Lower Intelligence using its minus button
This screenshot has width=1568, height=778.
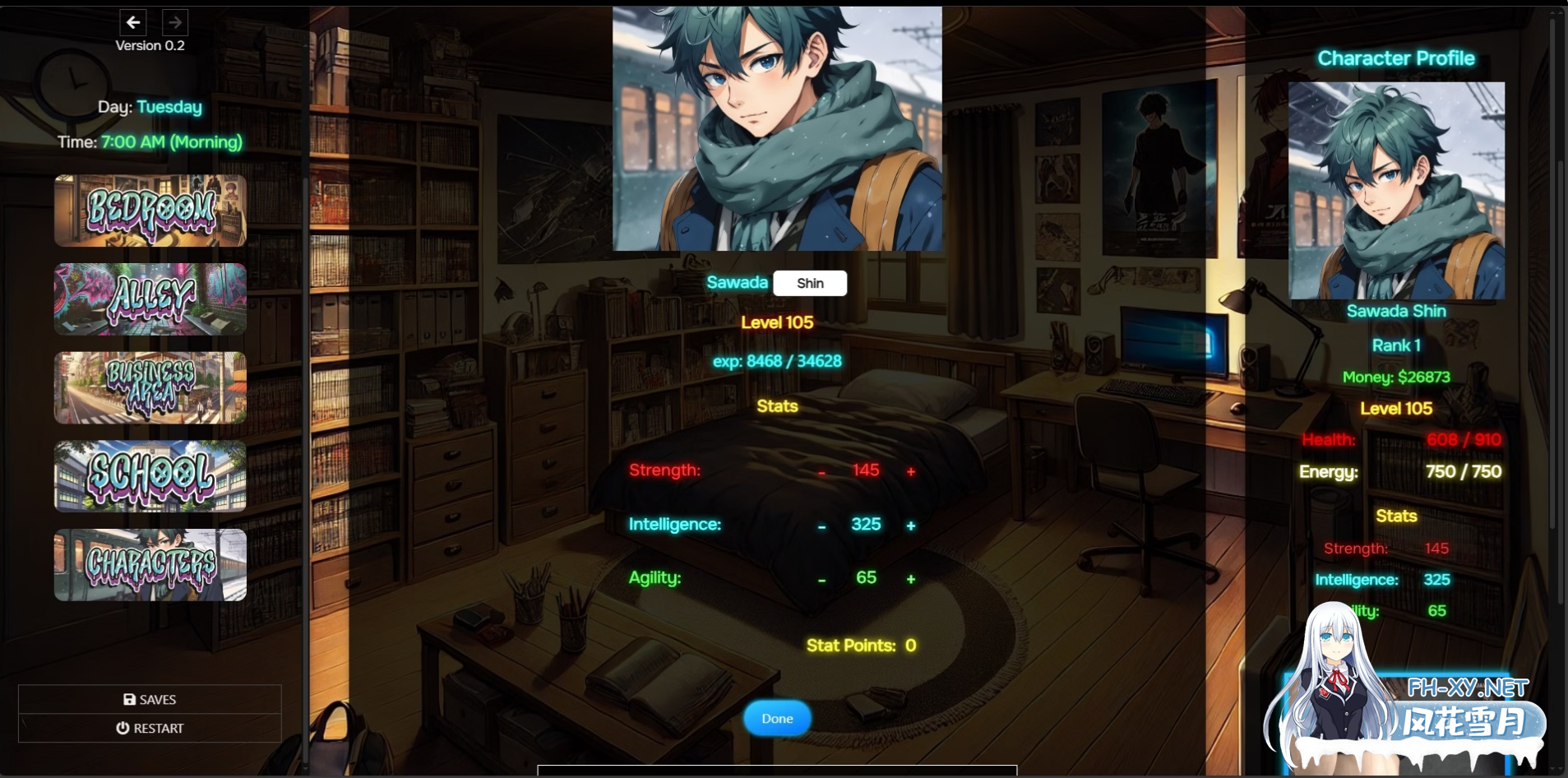pyautogui.click(x=821, y=526)
